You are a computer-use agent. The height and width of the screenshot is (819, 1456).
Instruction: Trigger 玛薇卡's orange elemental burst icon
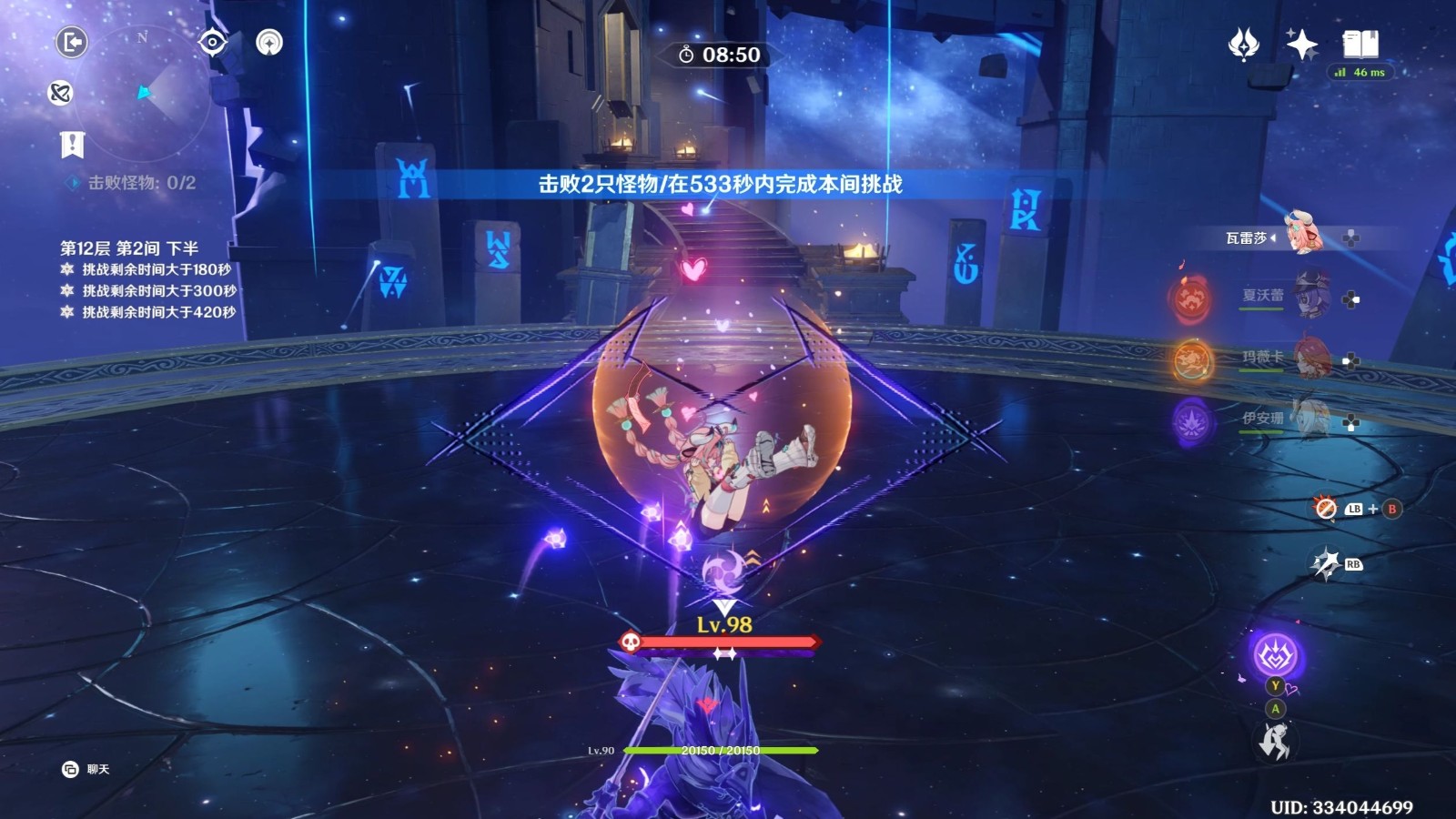1192,360
